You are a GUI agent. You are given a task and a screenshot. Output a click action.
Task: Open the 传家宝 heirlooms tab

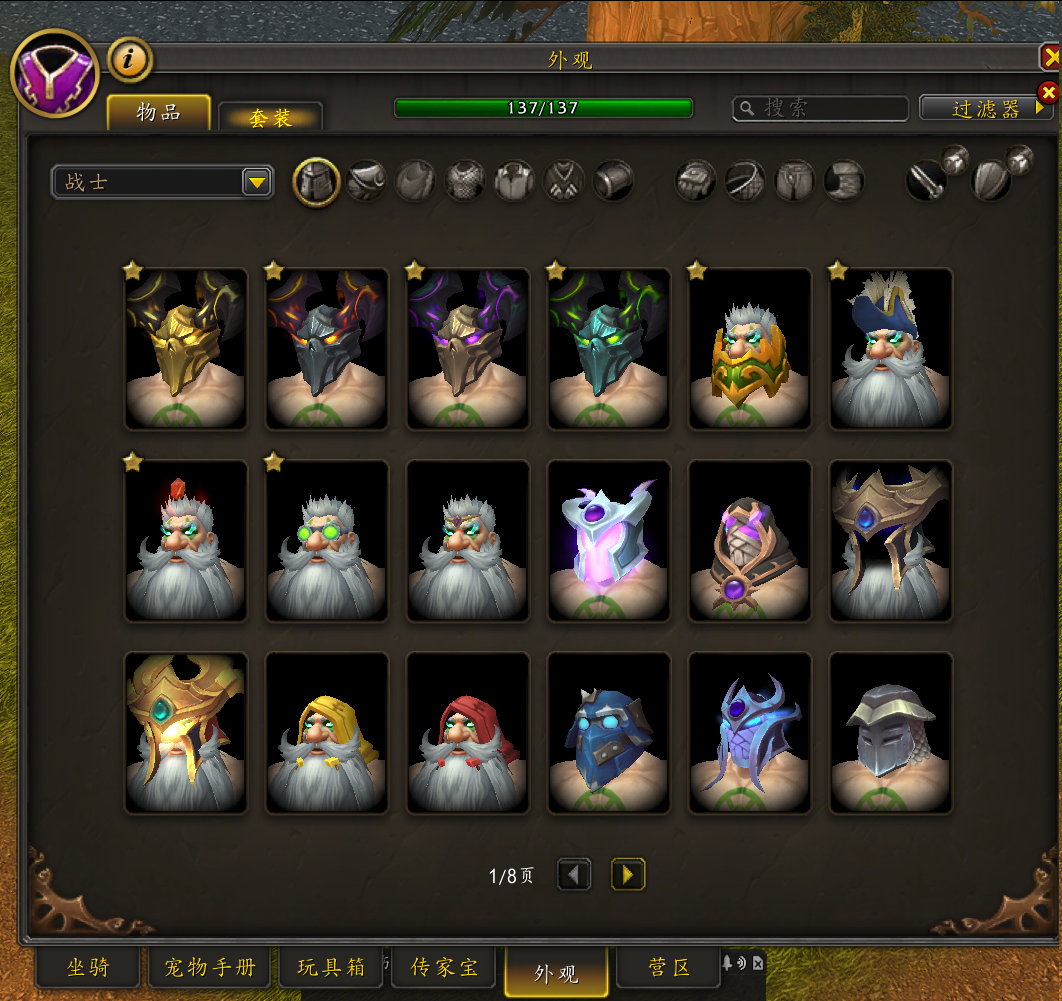pyautogui.click(x=445, y=967)
